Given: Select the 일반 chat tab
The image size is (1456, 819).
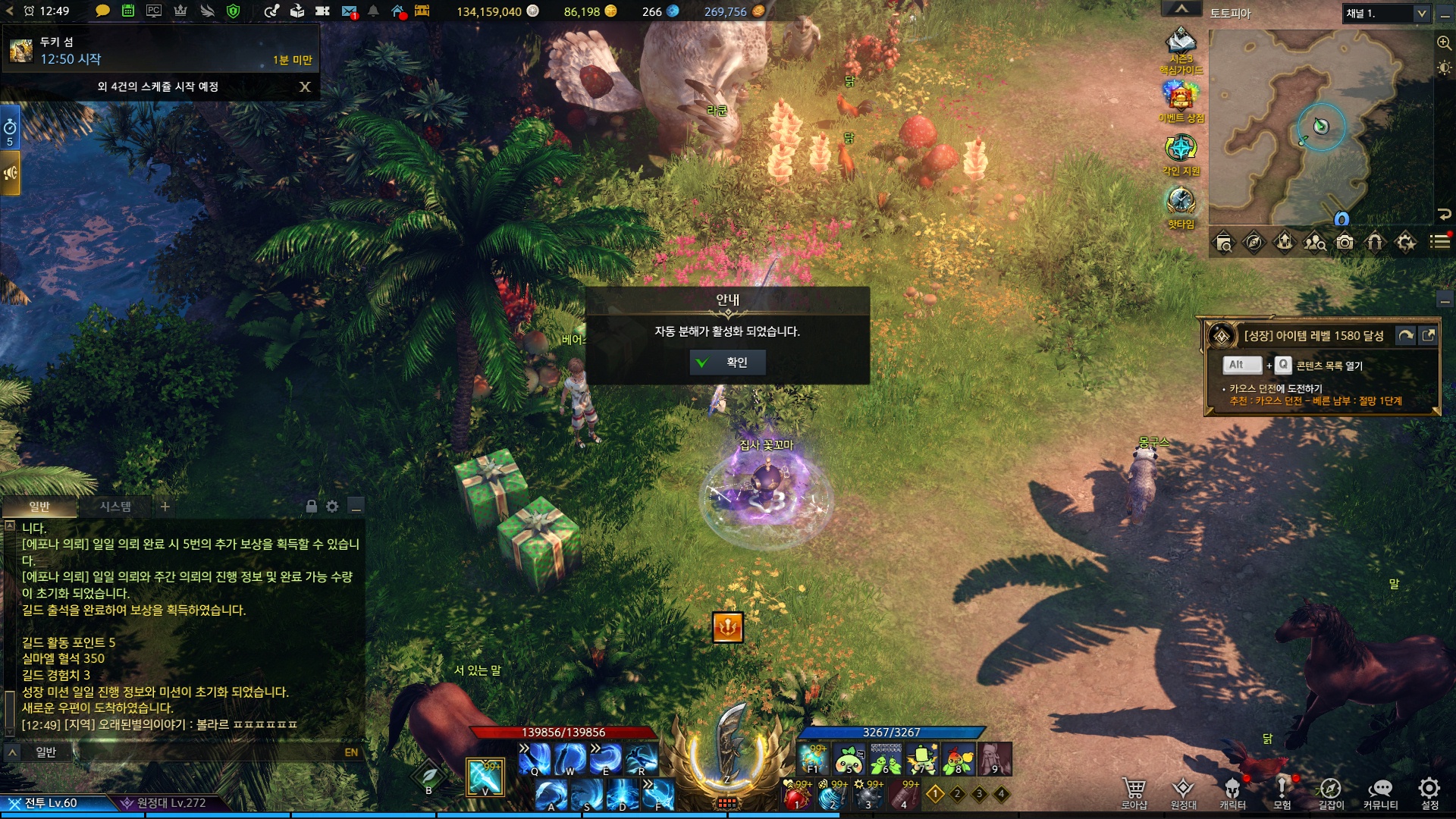Looking at the screenshot, I should [39, 506].
